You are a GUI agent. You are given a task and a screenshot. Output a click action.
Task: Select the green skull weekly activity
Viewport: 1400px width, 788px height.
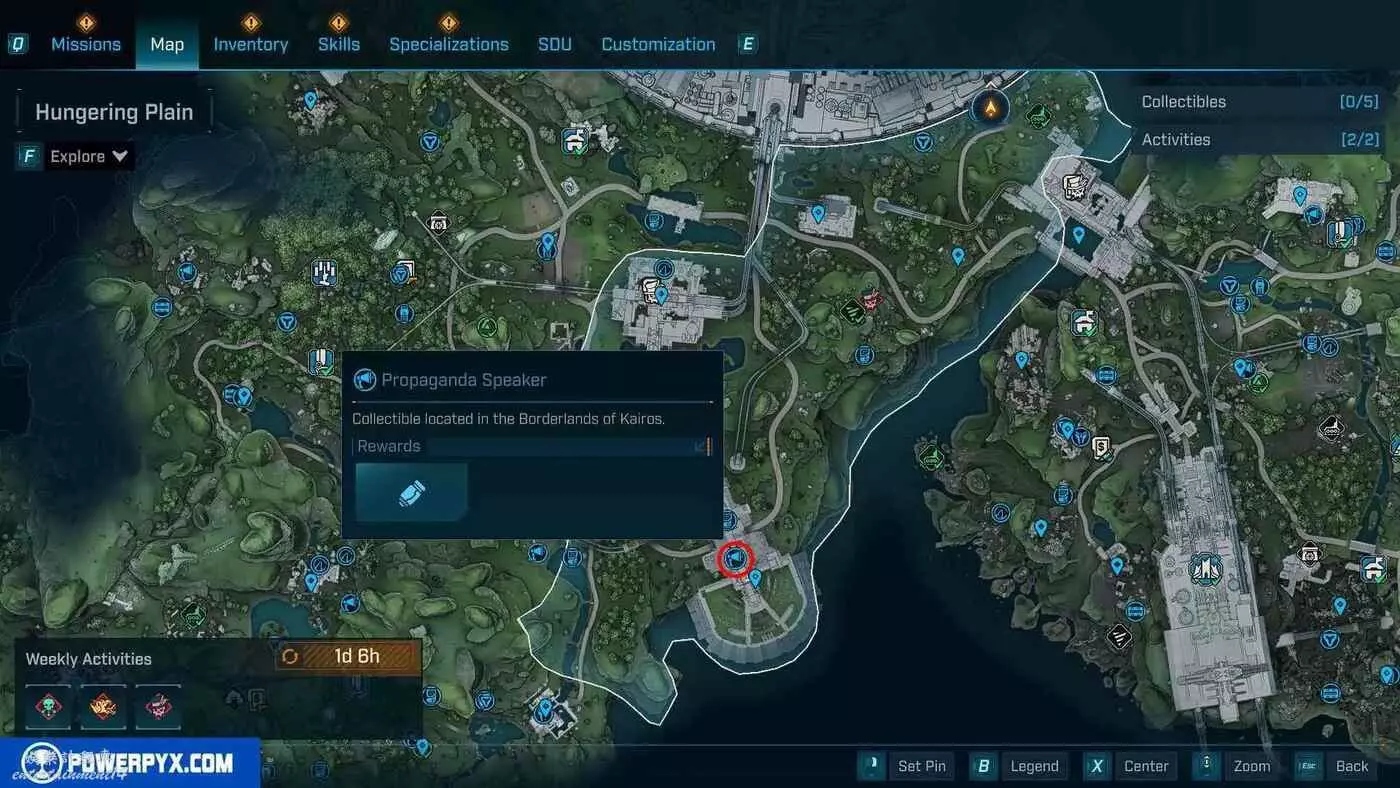(x=48, y=706)
